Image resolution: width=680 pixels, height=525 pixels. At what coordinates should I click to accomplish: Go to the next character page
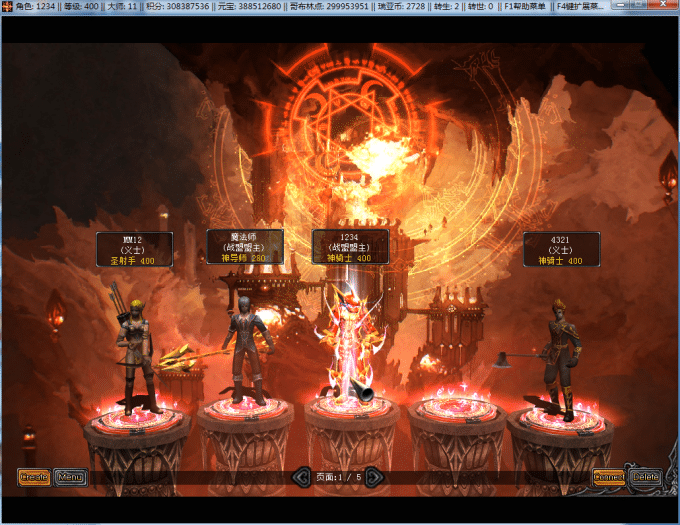[x=374, y=478]
